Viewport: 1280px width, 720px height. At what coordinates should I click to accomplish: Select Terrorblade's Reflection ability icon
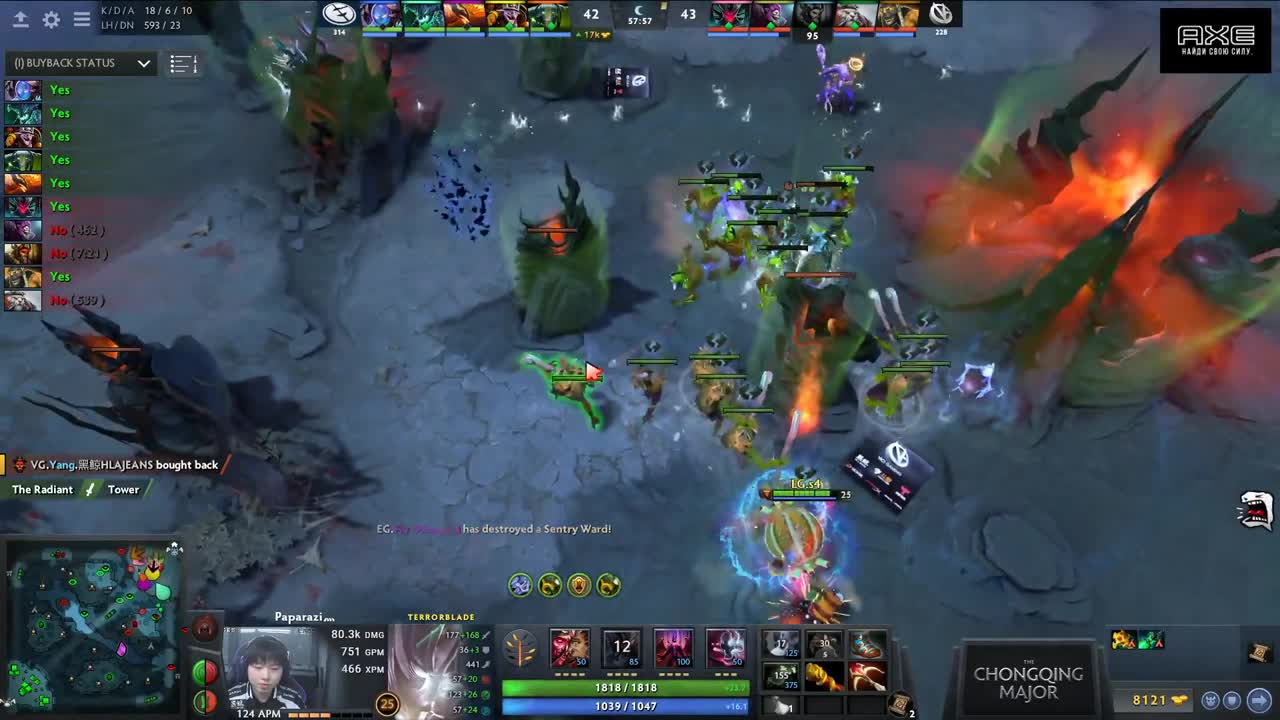569,646
